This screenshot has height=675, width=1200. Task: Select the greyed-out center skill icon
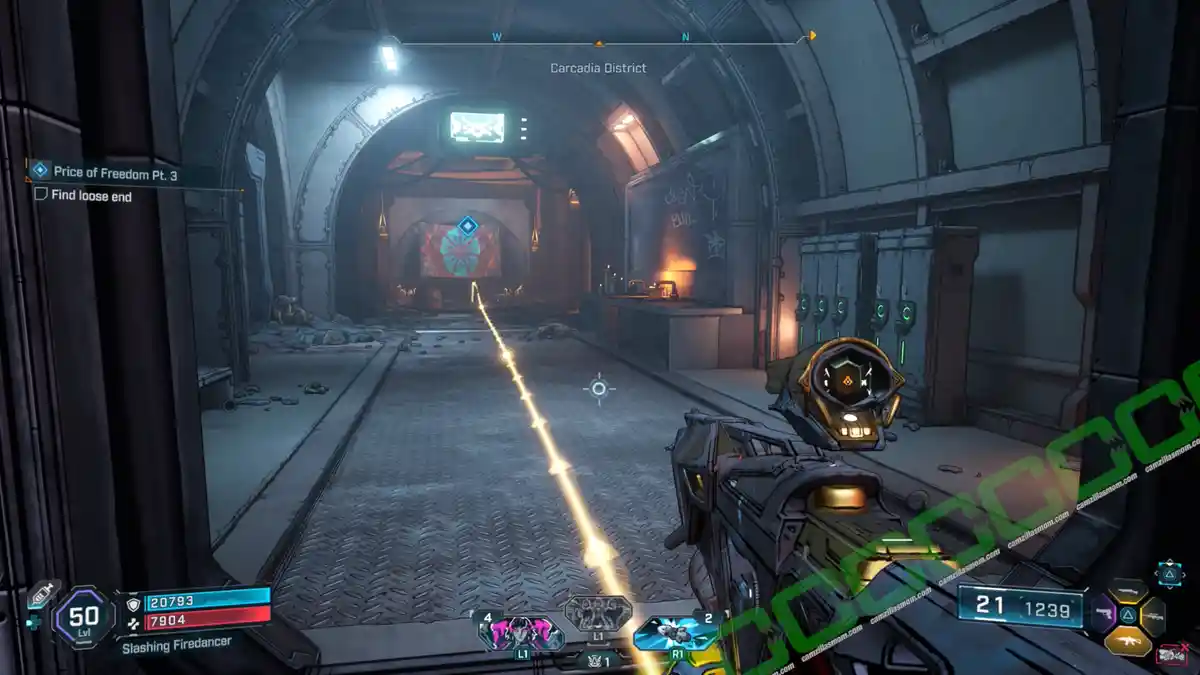pyautogui.click(x=598, y=613)
